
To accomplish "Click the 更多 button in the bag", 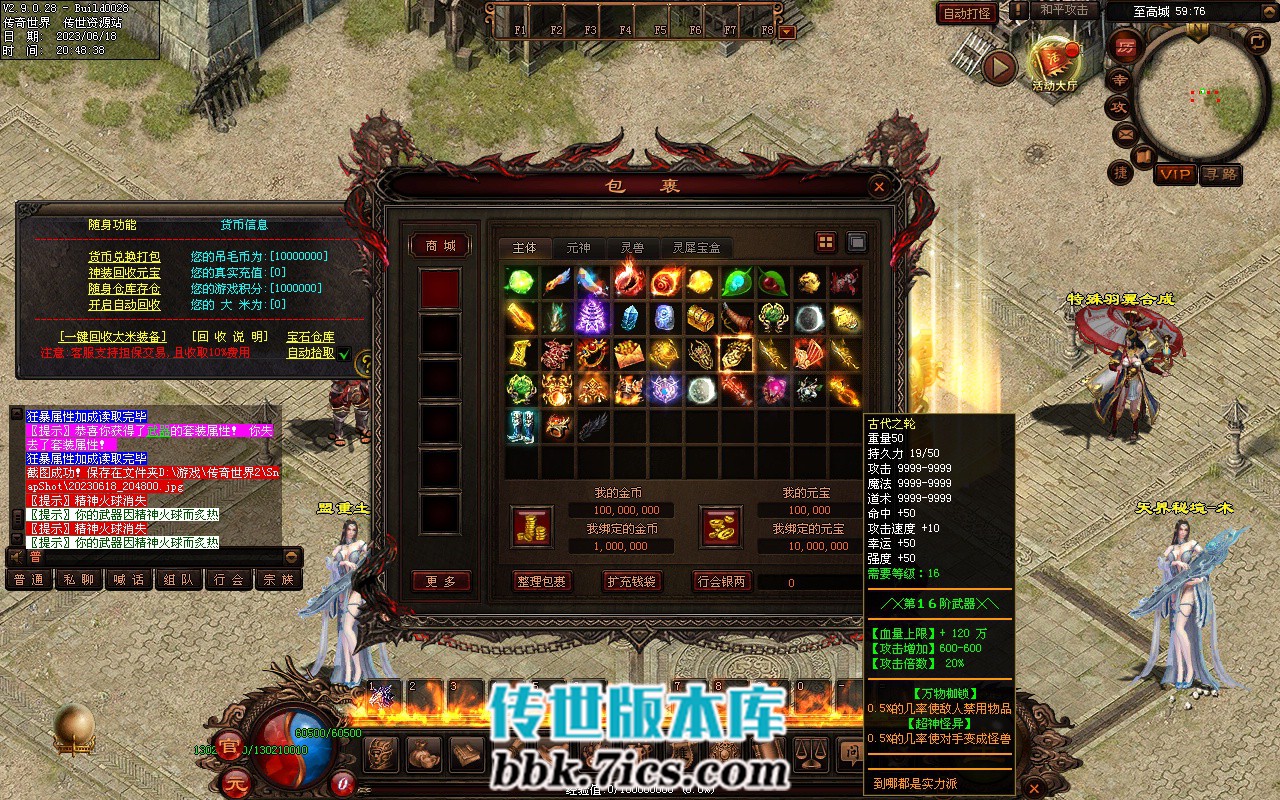I will [x=440, y=581].
